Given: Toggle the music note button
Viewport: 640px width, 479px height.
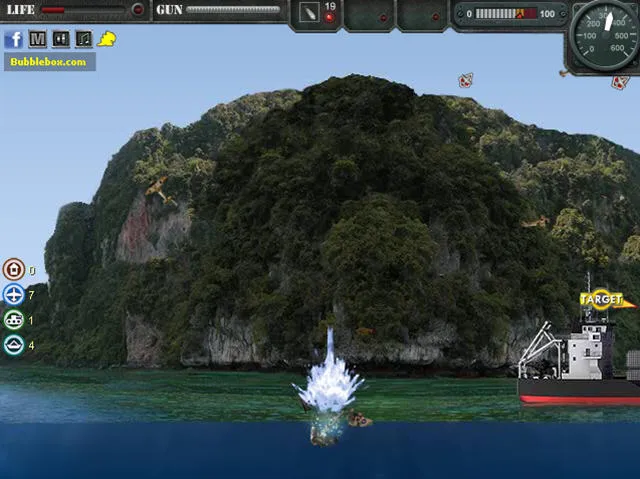Looking at the screenshot, I should pyautogui.click(x=84, y=39).
